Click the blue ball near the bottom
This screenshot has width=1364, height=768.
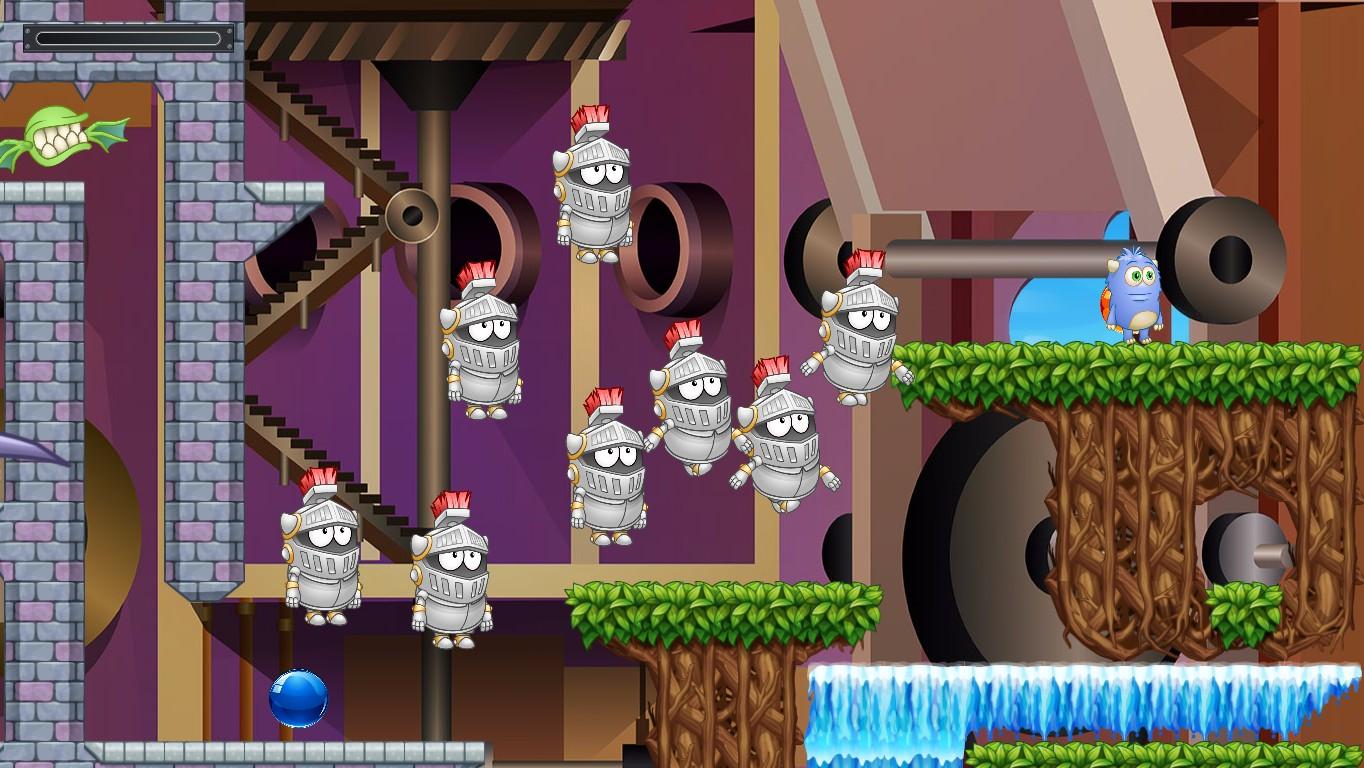click(299, 700)
